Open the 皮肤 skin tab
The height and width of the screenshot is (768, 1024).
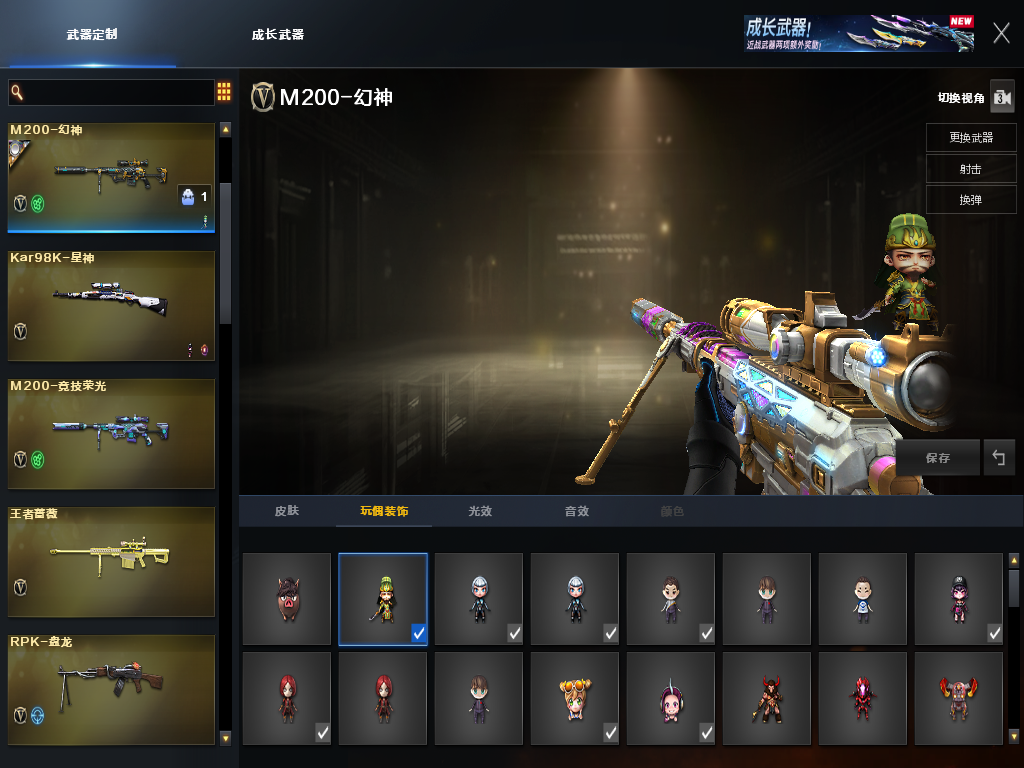[x=287, y=511]
